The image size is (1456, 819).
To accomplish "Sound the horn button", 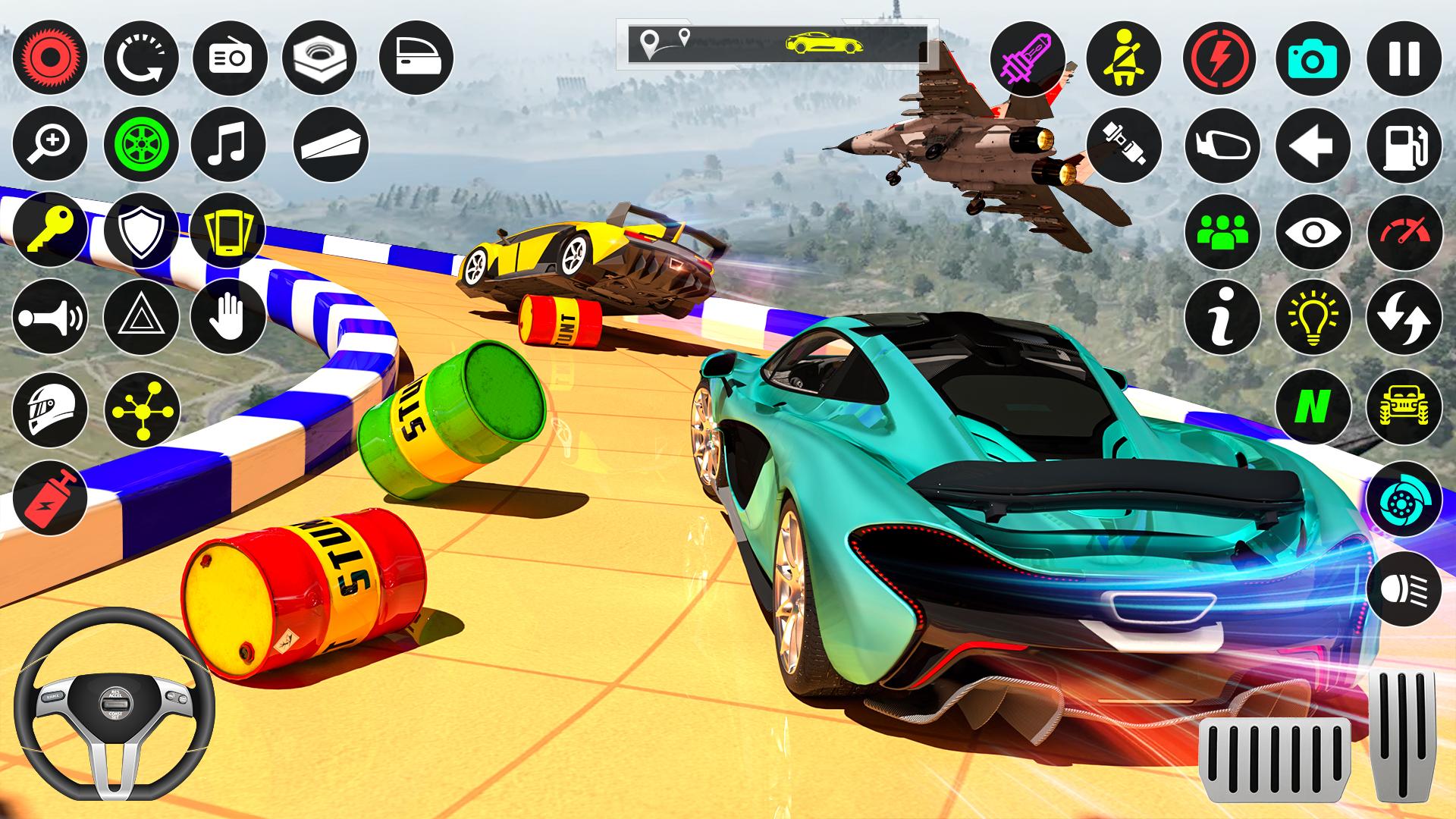I will (x=50, y=317).
